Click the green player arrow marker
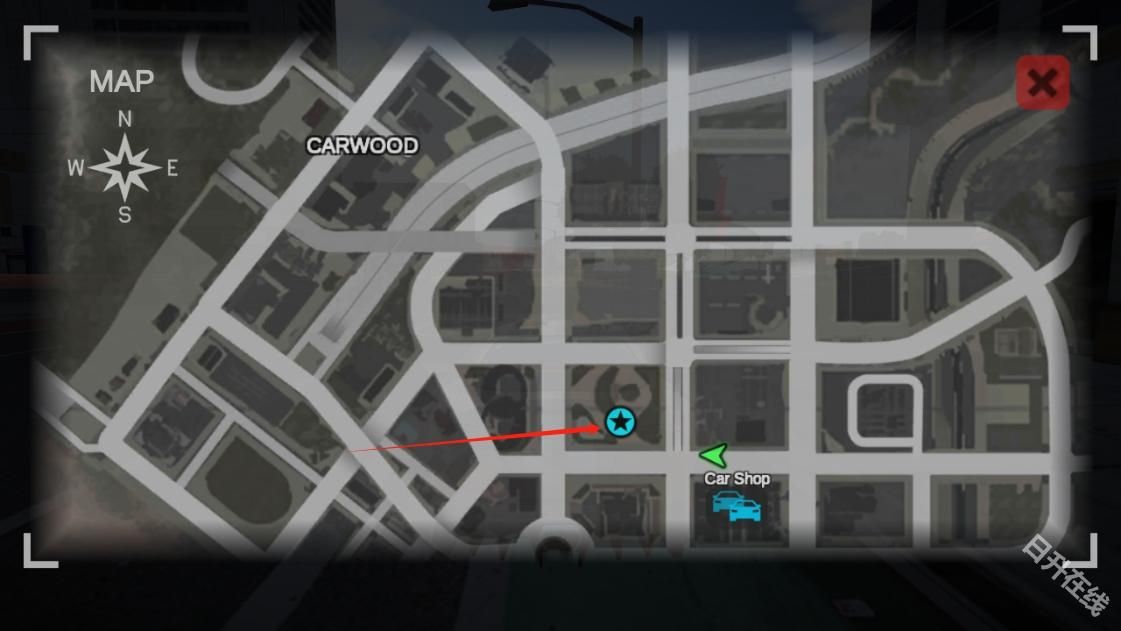This screenshot has width=1121, height=631. tap(714, 456)
